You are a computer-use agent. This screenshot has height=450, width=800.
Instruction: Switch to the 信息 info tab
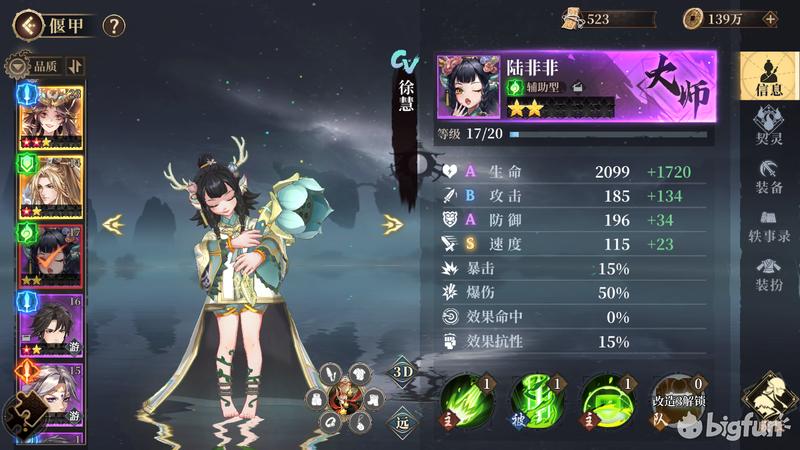769,76
